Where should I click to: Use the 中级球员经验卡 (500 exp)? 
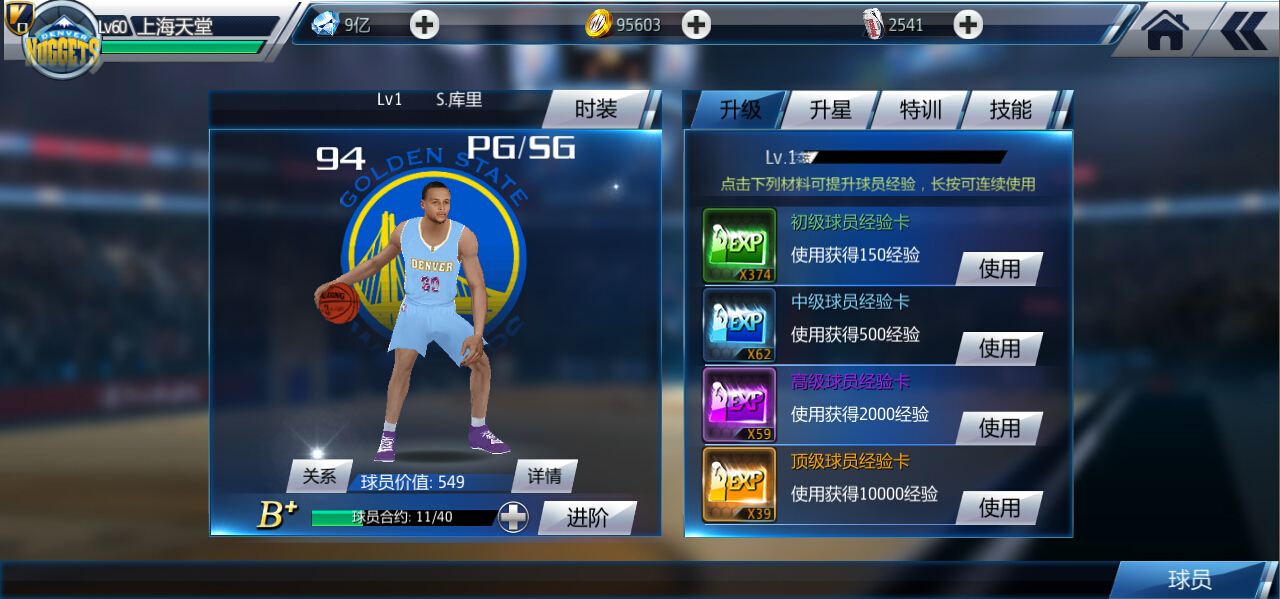click(999, 348)
